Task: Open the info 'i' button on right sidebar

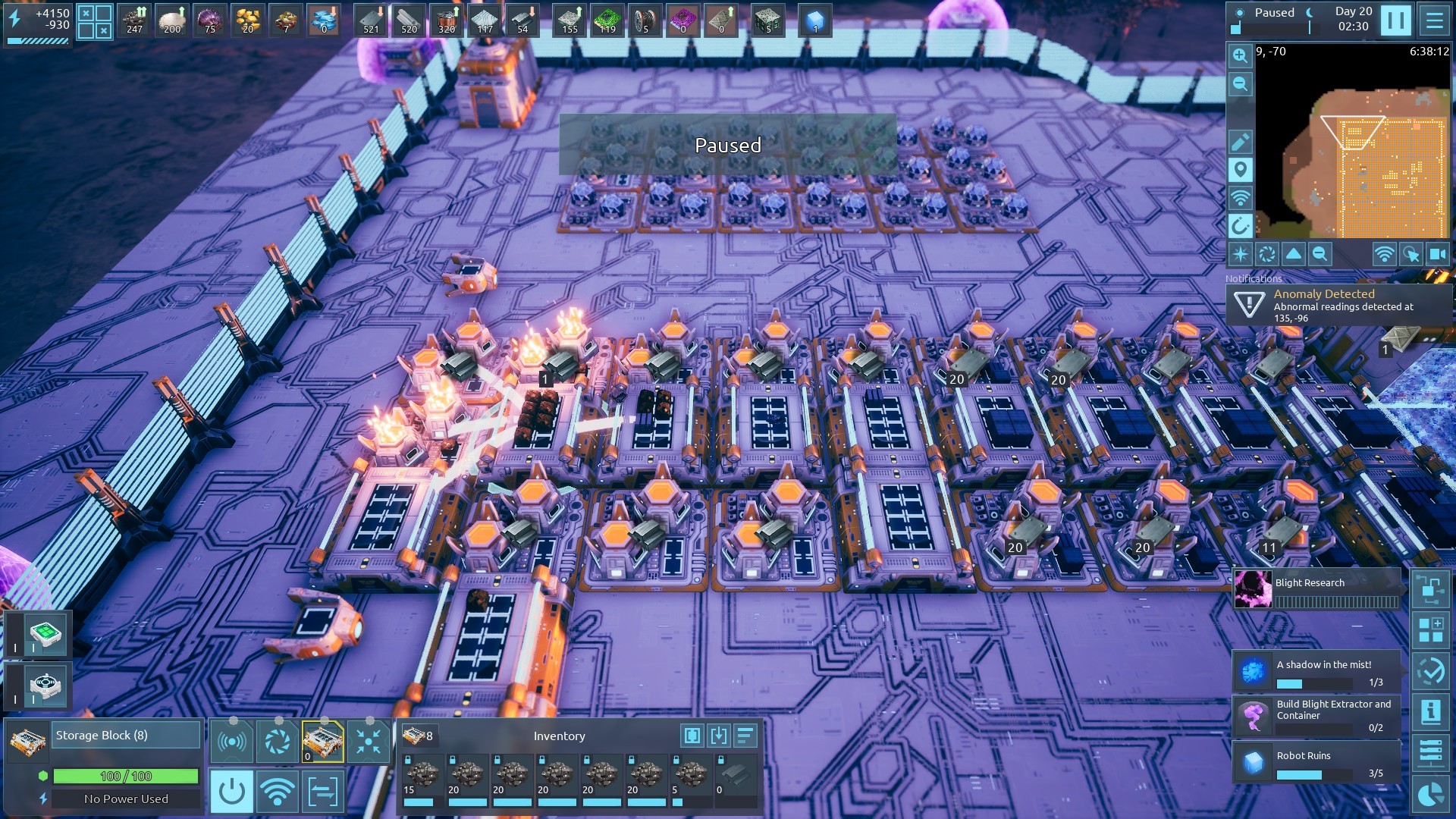Action: tap(1430, 711)
